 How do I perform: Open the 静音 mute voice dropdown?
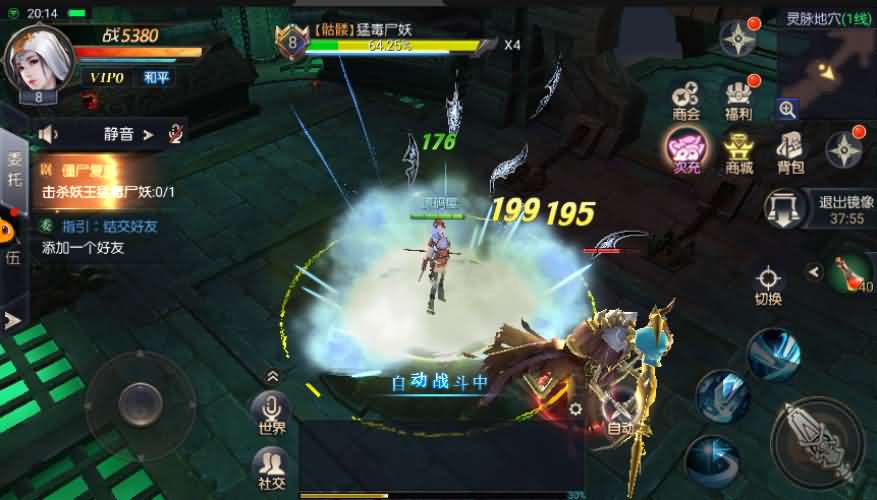(129, 133)
